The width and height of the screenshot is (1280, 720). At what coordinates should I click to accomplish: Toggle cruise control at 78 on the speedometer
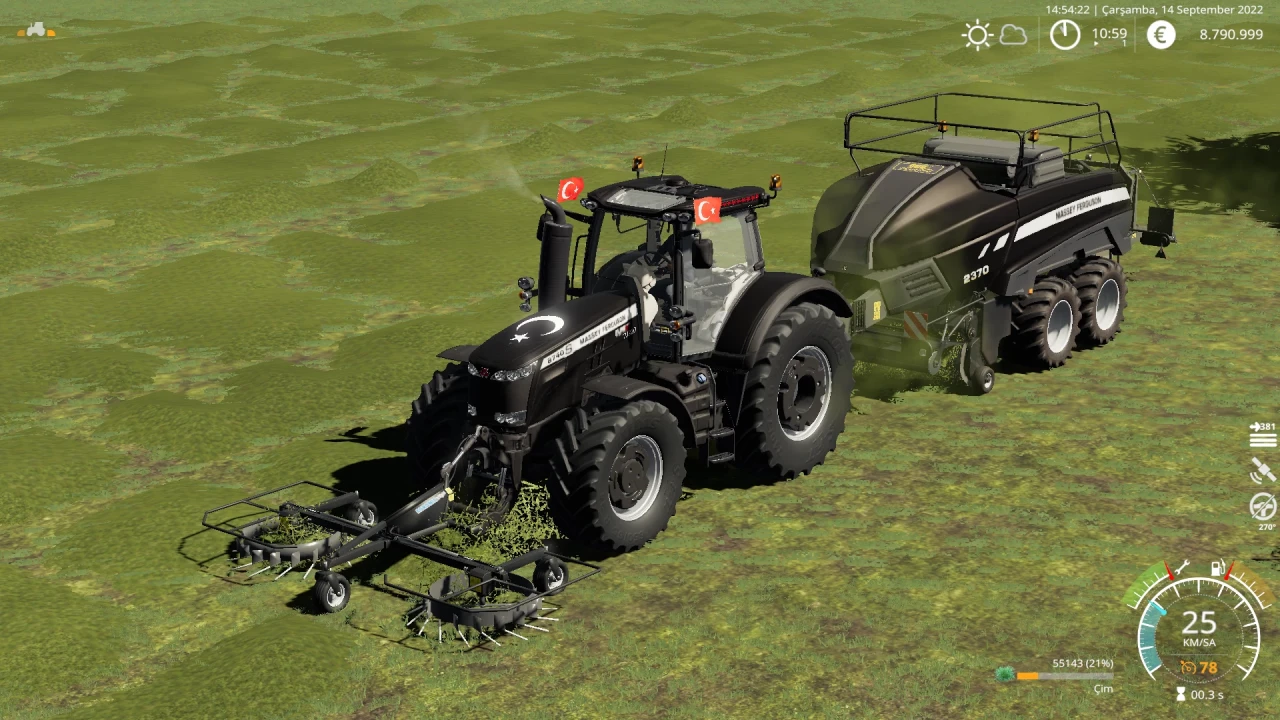point(1199,667)
